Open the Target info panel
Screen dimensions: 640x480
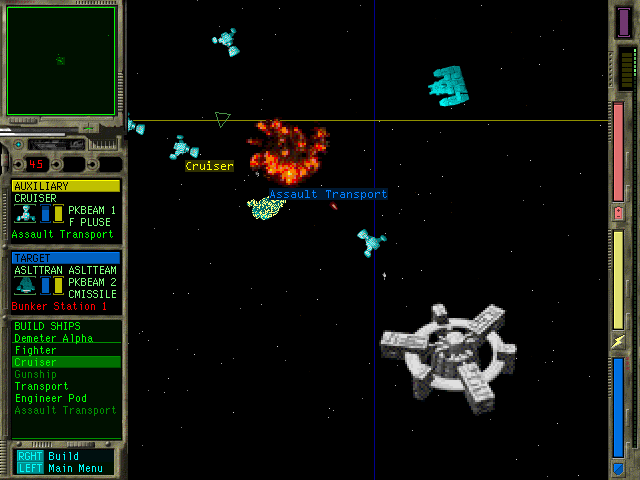[x=65, y=280]
